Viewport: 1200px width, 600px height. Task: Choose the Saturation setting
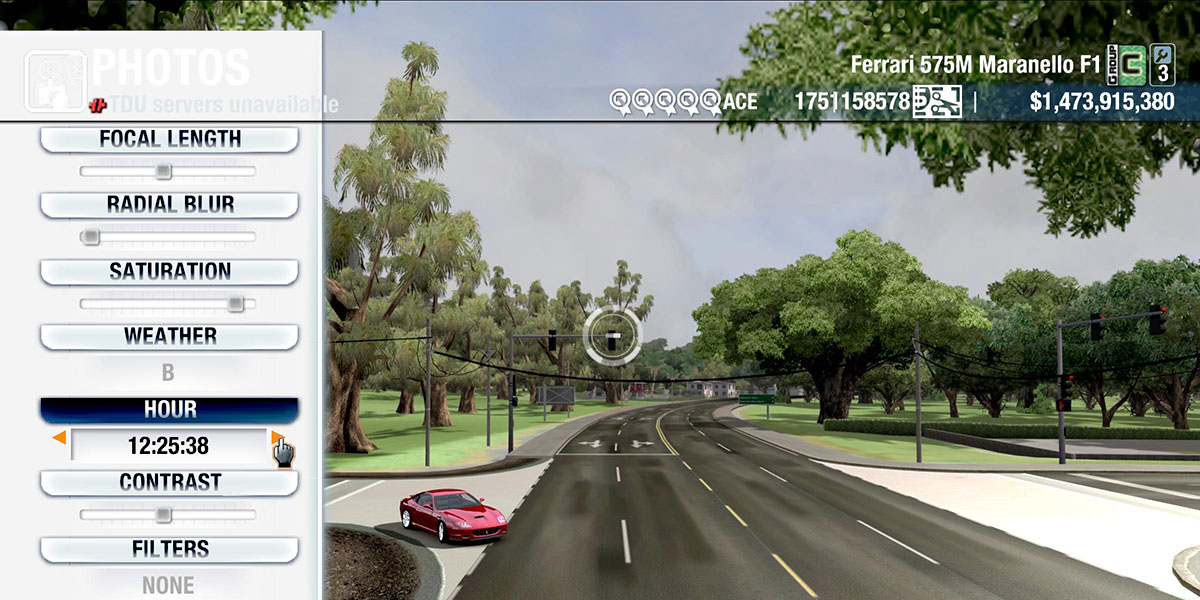point(169,272)
